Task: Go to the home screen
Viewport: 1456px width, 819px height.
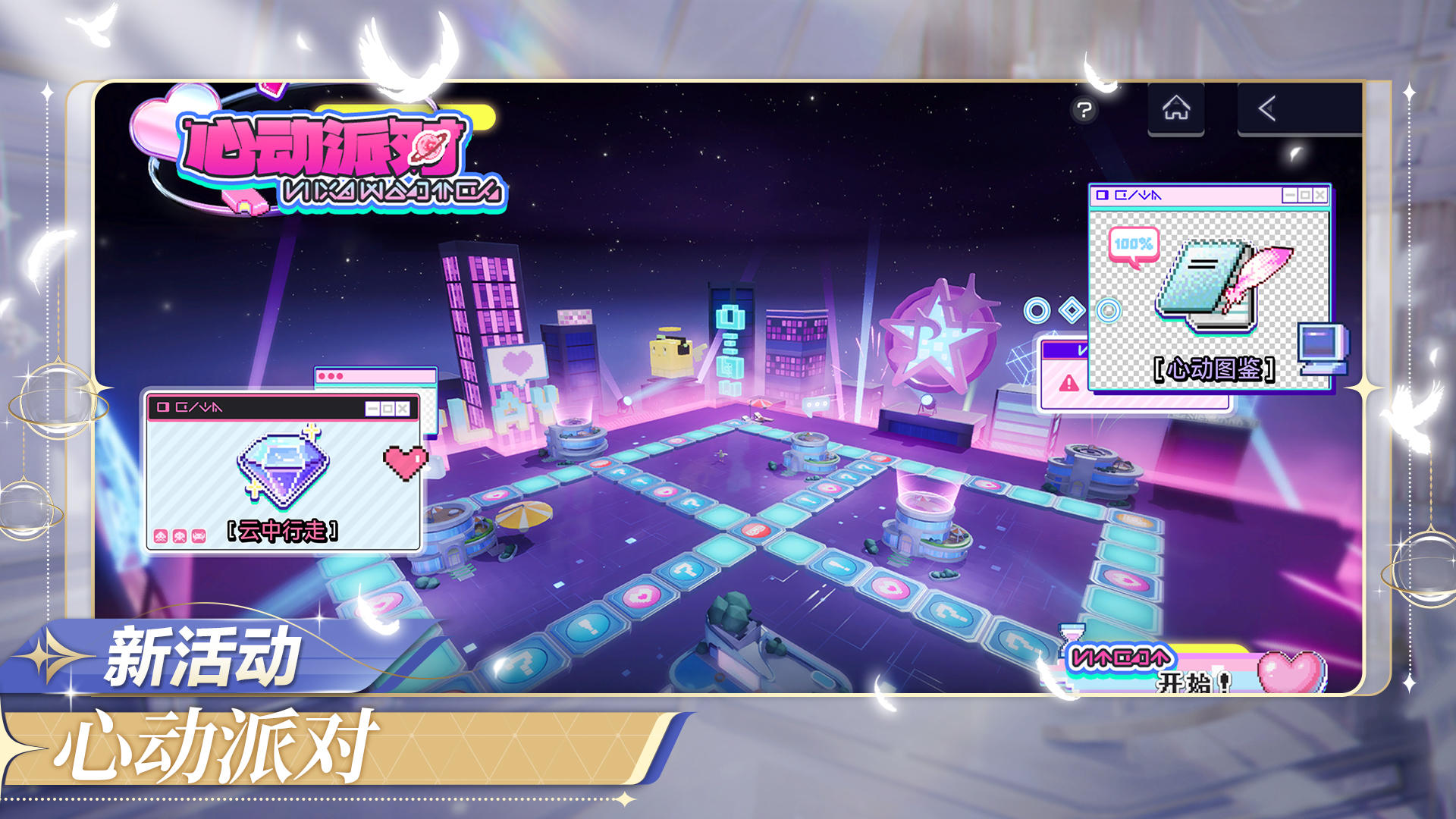Action: point(1176,109)
